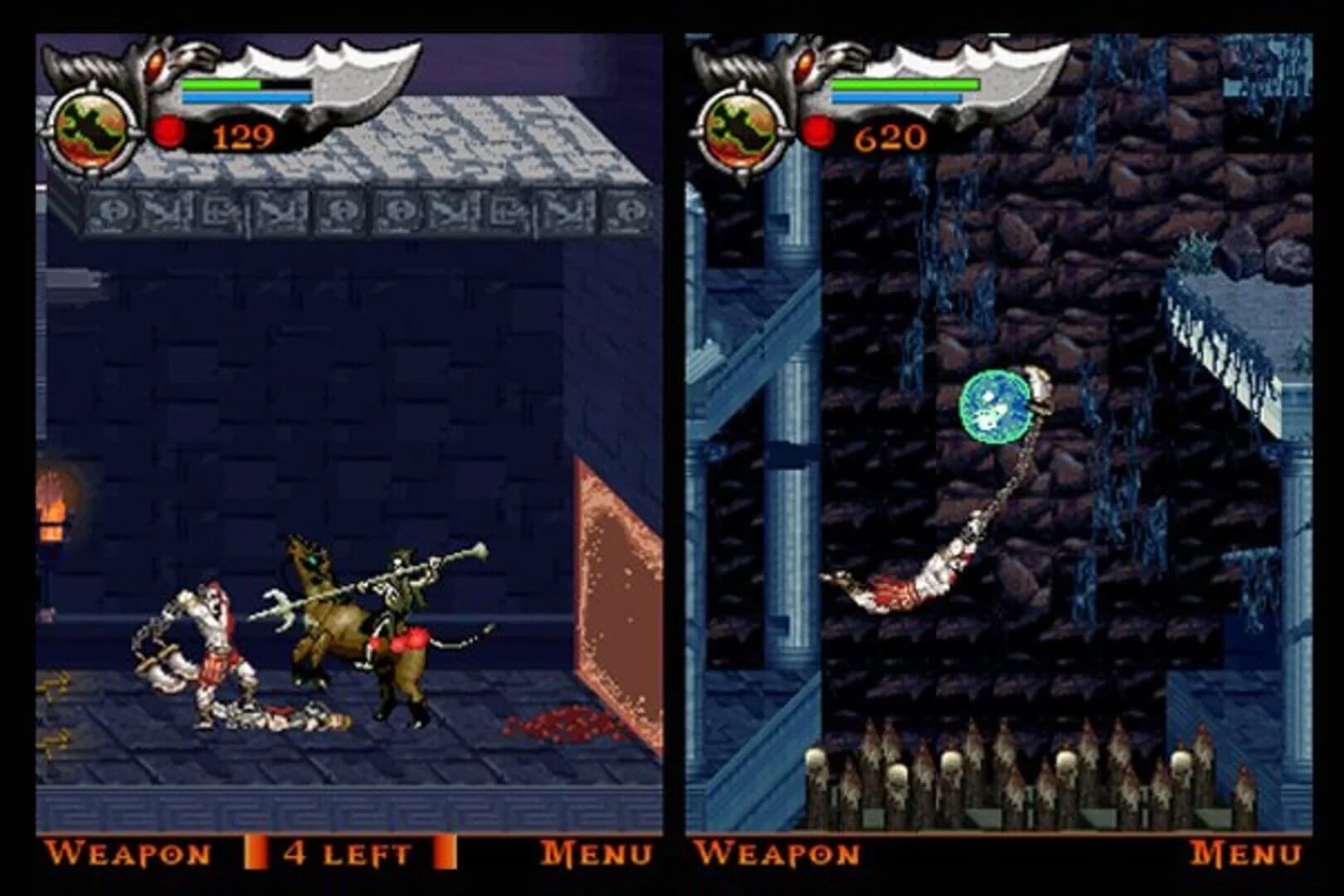The width and height of the screenshot is (1344, 896).
Task: Click the skull spikes at the pit bottom
Action: click(996, 772)
